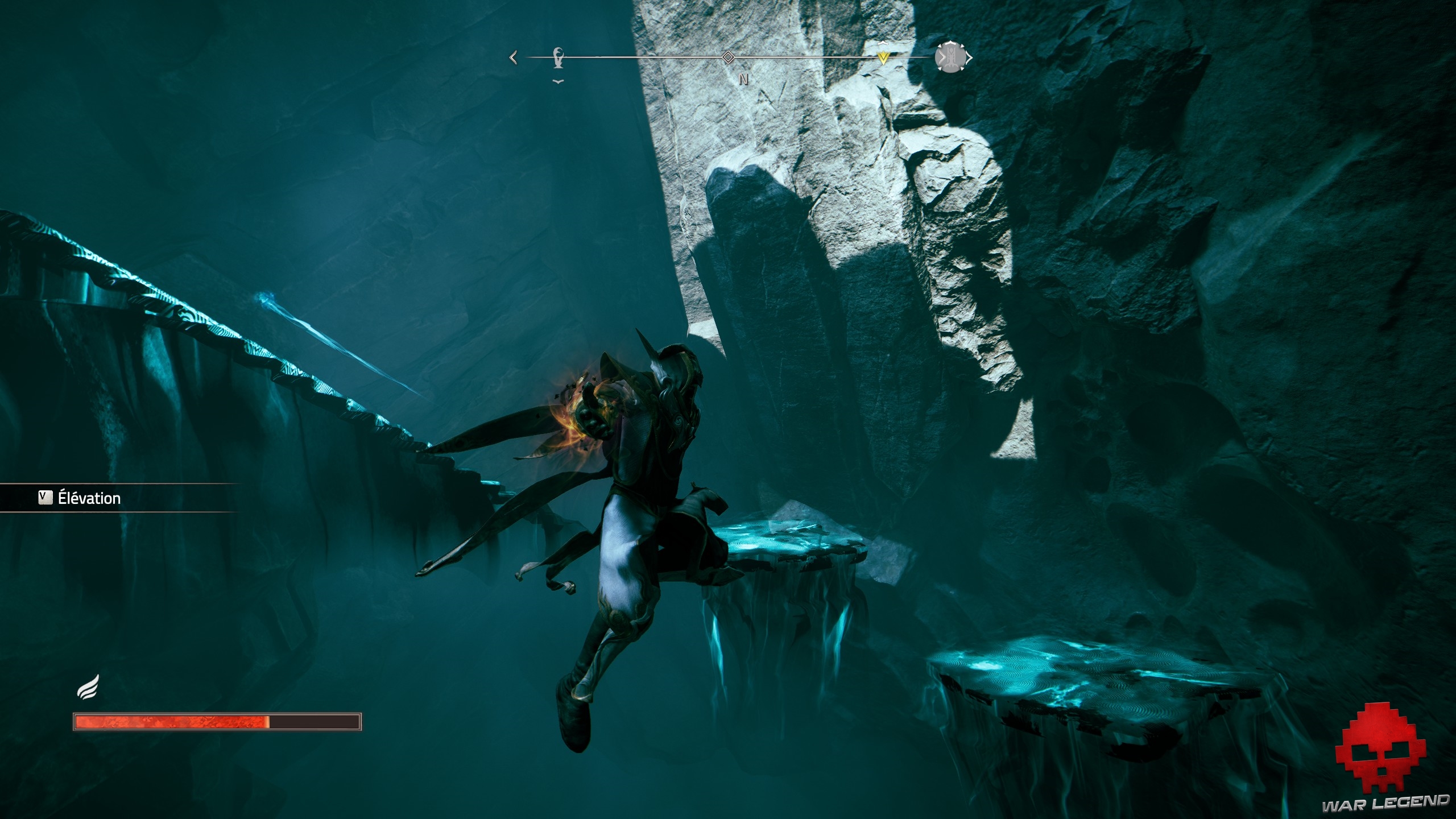Screen dimensions: 1456x819
Task: Select the statue-shaped marker on the compass
Action: [x=559, y=58]
